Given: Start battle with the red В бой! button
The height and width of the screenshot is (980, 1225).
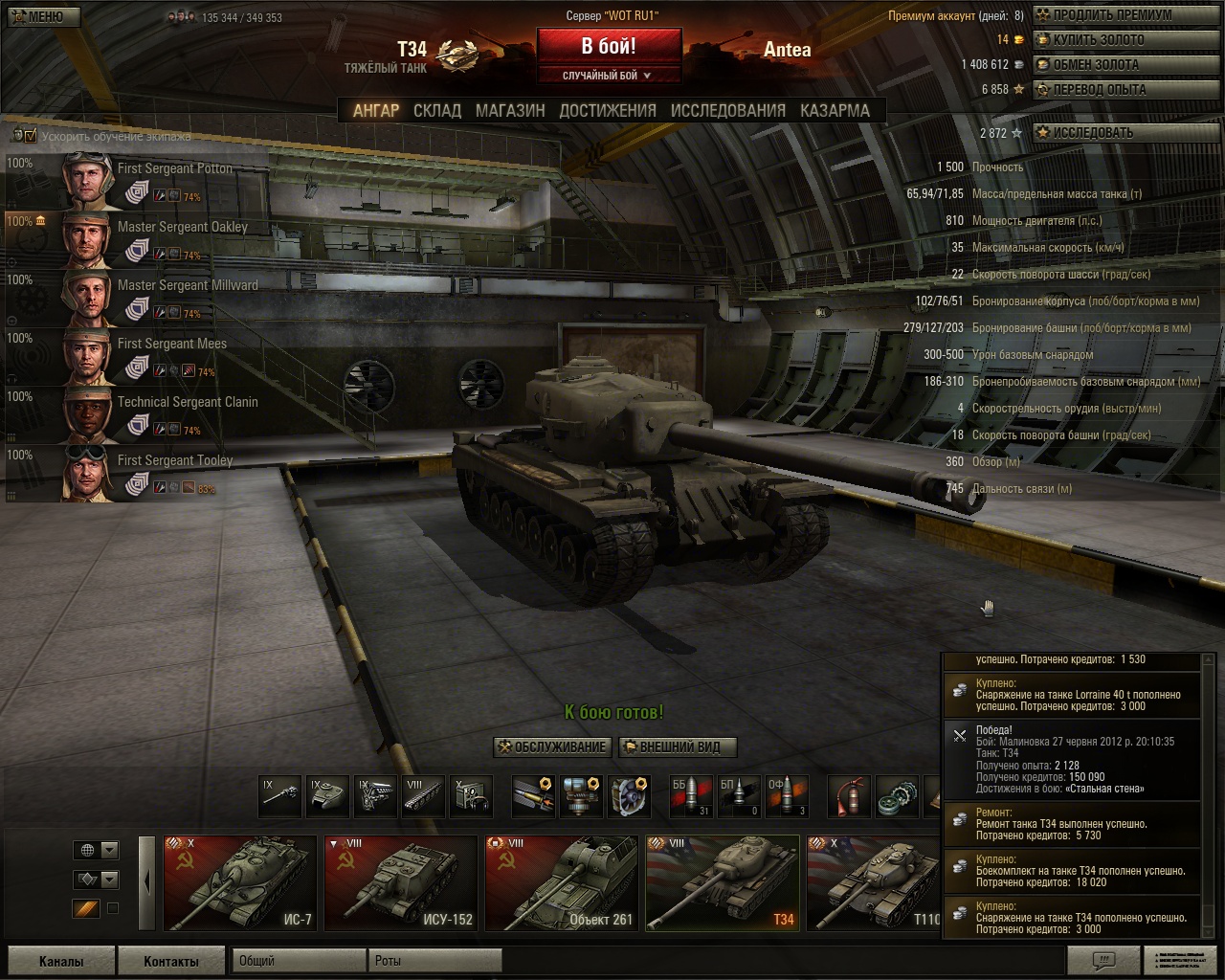Looking at the screenshot, I should pyautogui.click(x=609, y=46).
